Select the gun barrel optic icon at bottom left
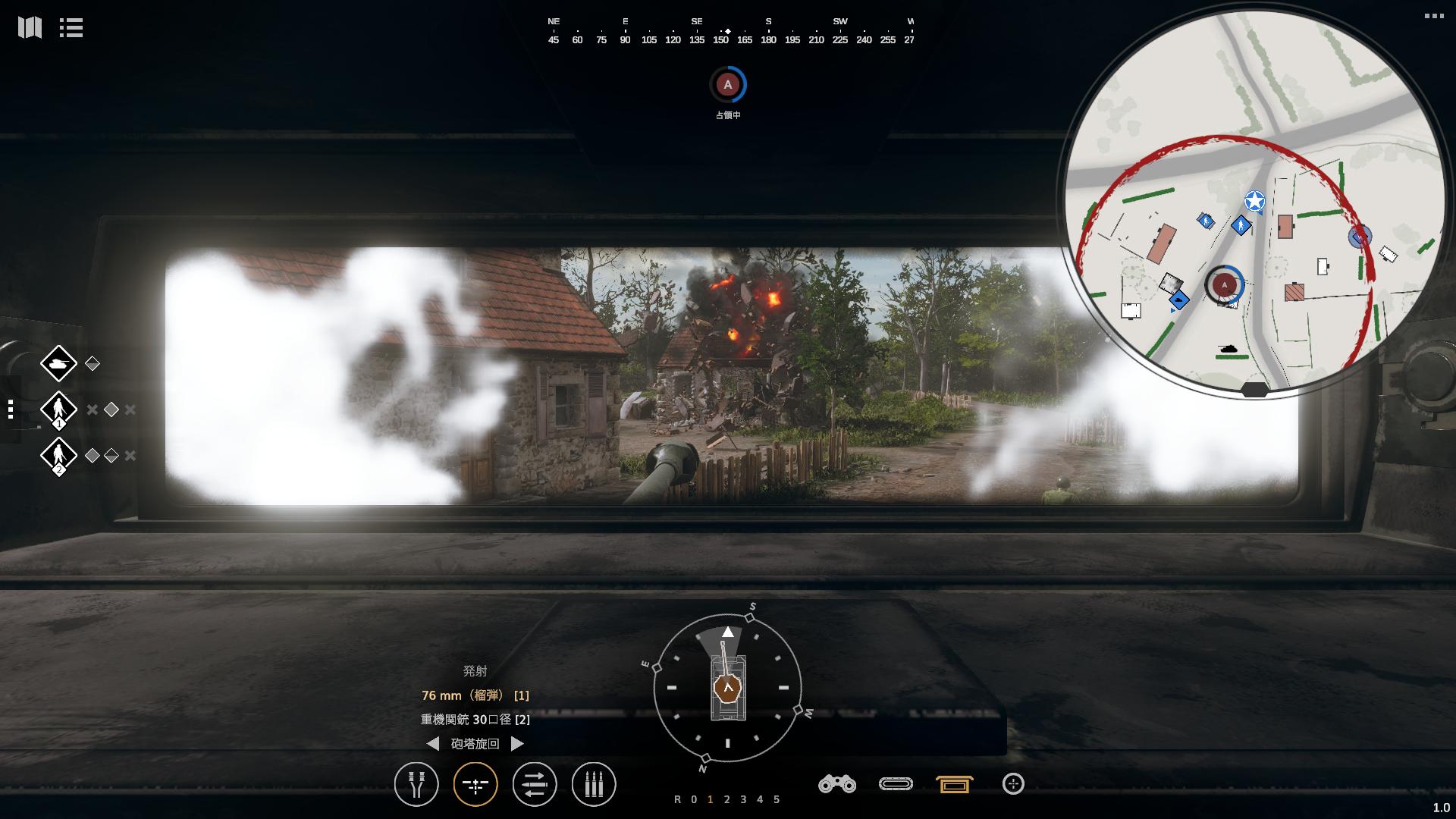 [416, 785]
